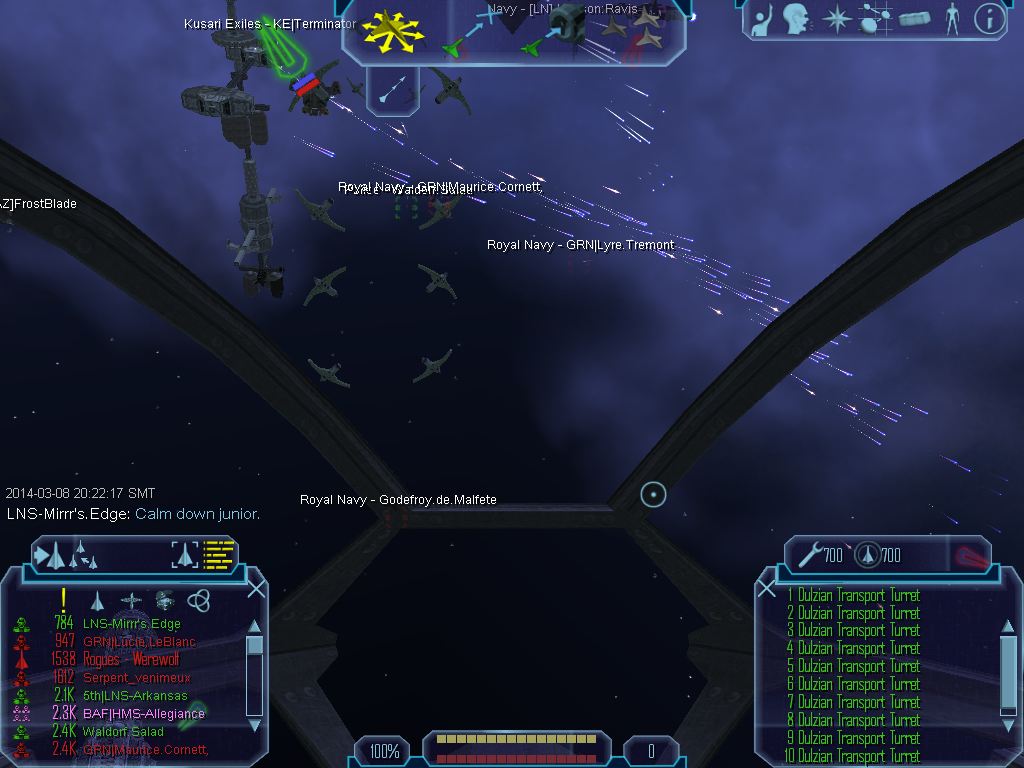1024x768 pixels.
Task: Pick Serpent_venimeux in the contact list
Action: 137,678
